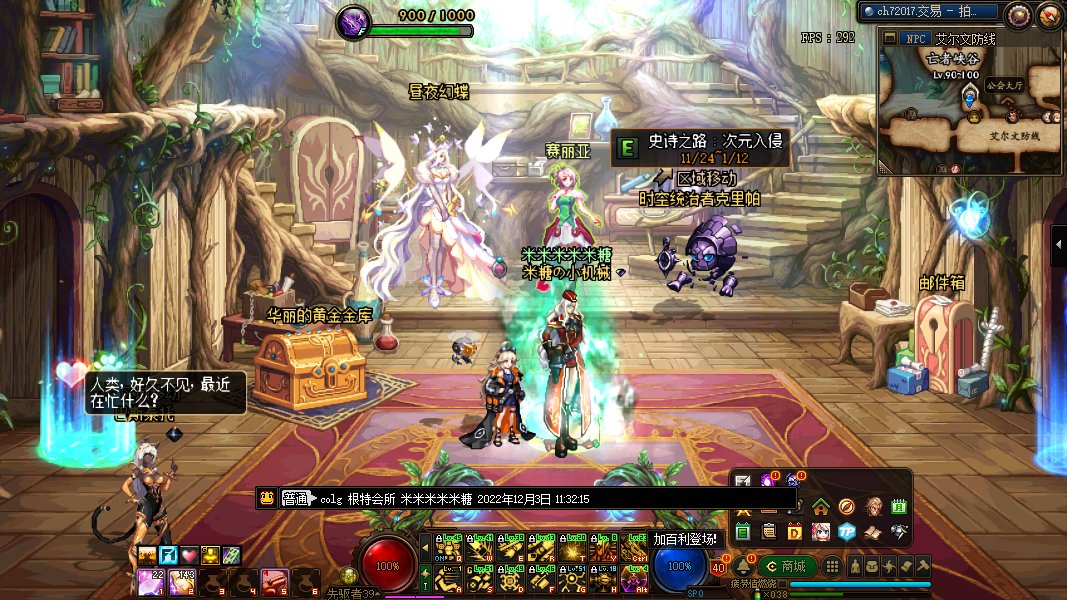
Task: Click the pink-haired girl portrait icon
Action: [x=821, y=531]
